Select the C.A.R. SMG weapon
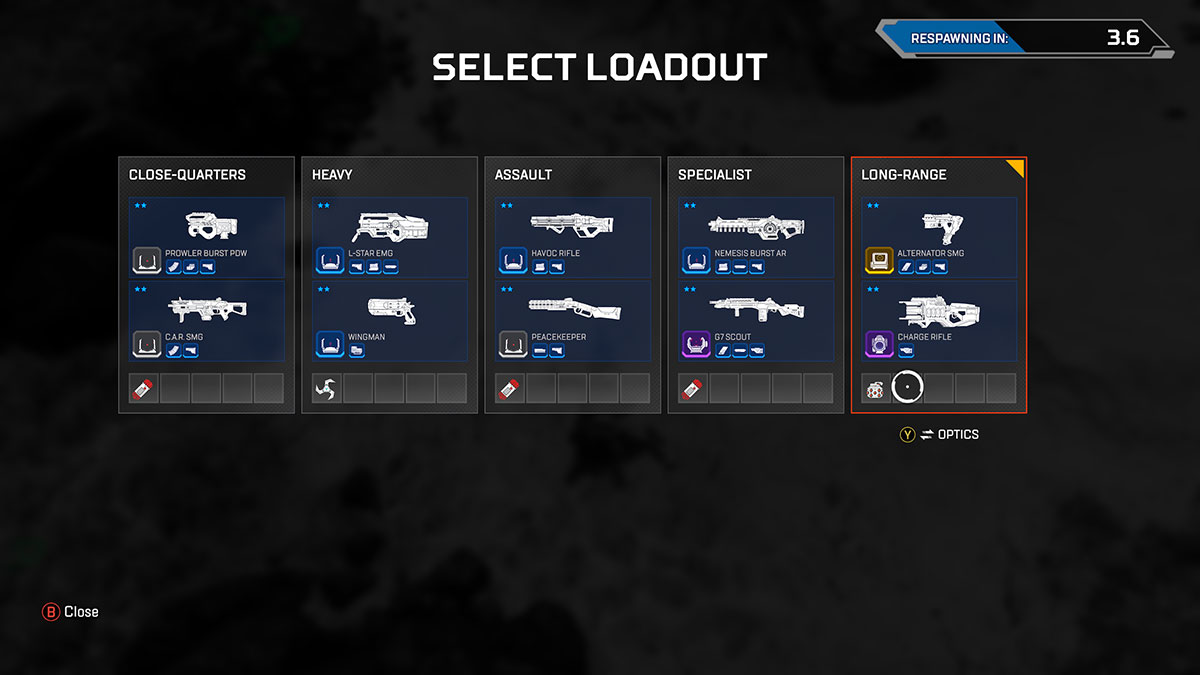1200x675 pixels. click(207, 321)
